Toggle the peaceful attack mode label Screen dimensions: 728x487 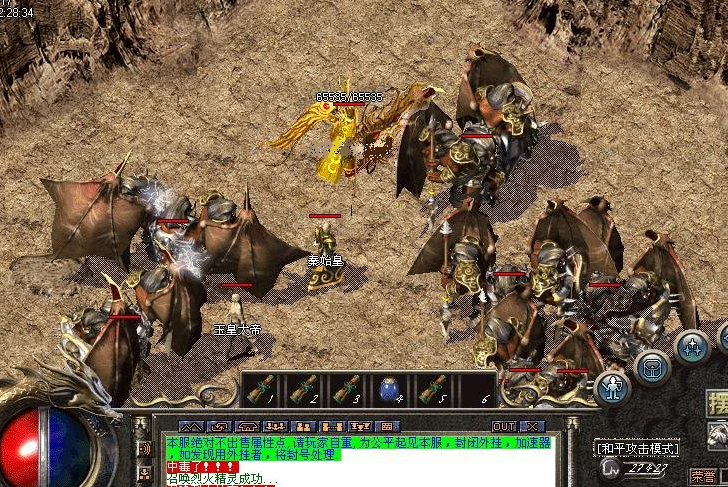coord(636,448)
